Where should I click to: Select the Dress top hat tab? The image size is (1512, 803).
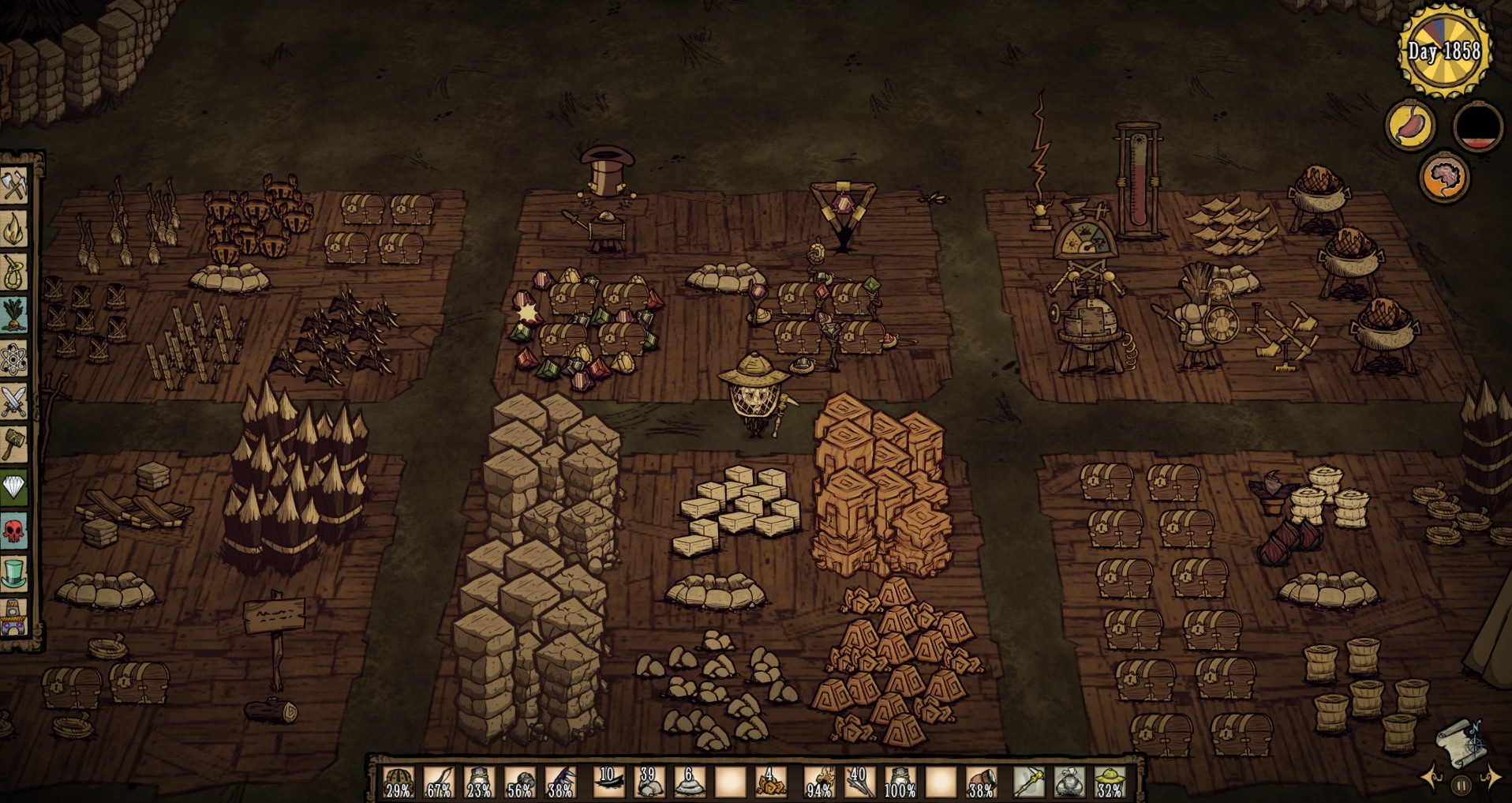14,573
